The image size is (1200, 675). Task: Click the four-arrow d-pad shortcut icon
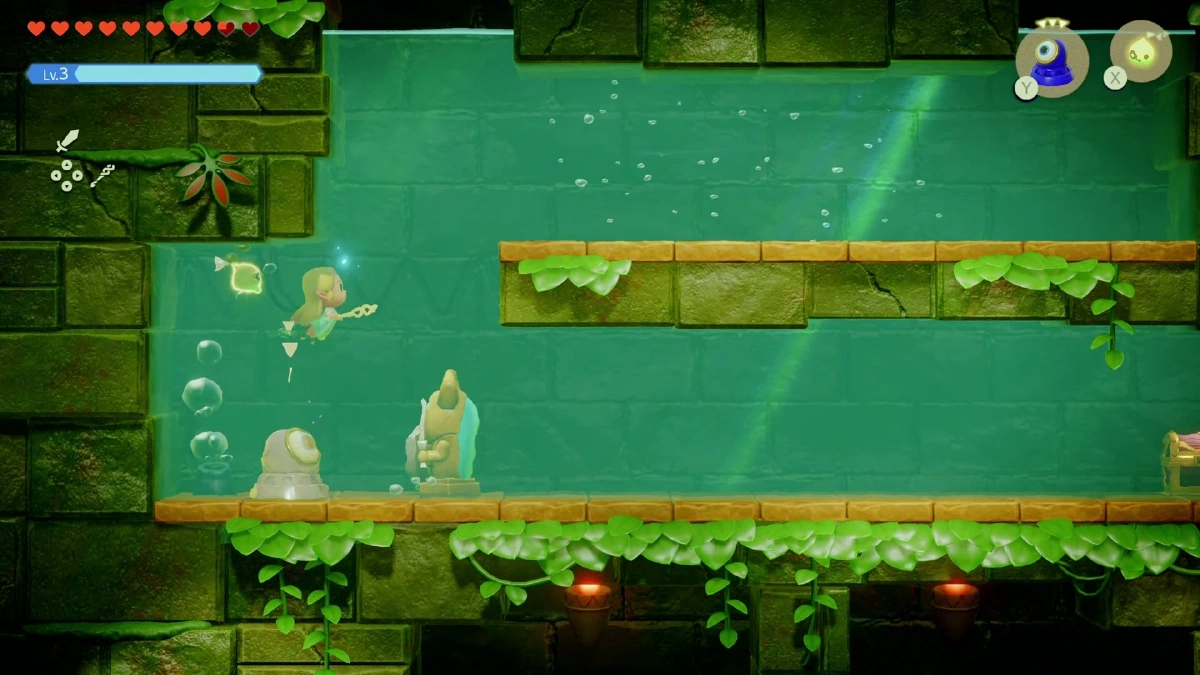[67, 176]
